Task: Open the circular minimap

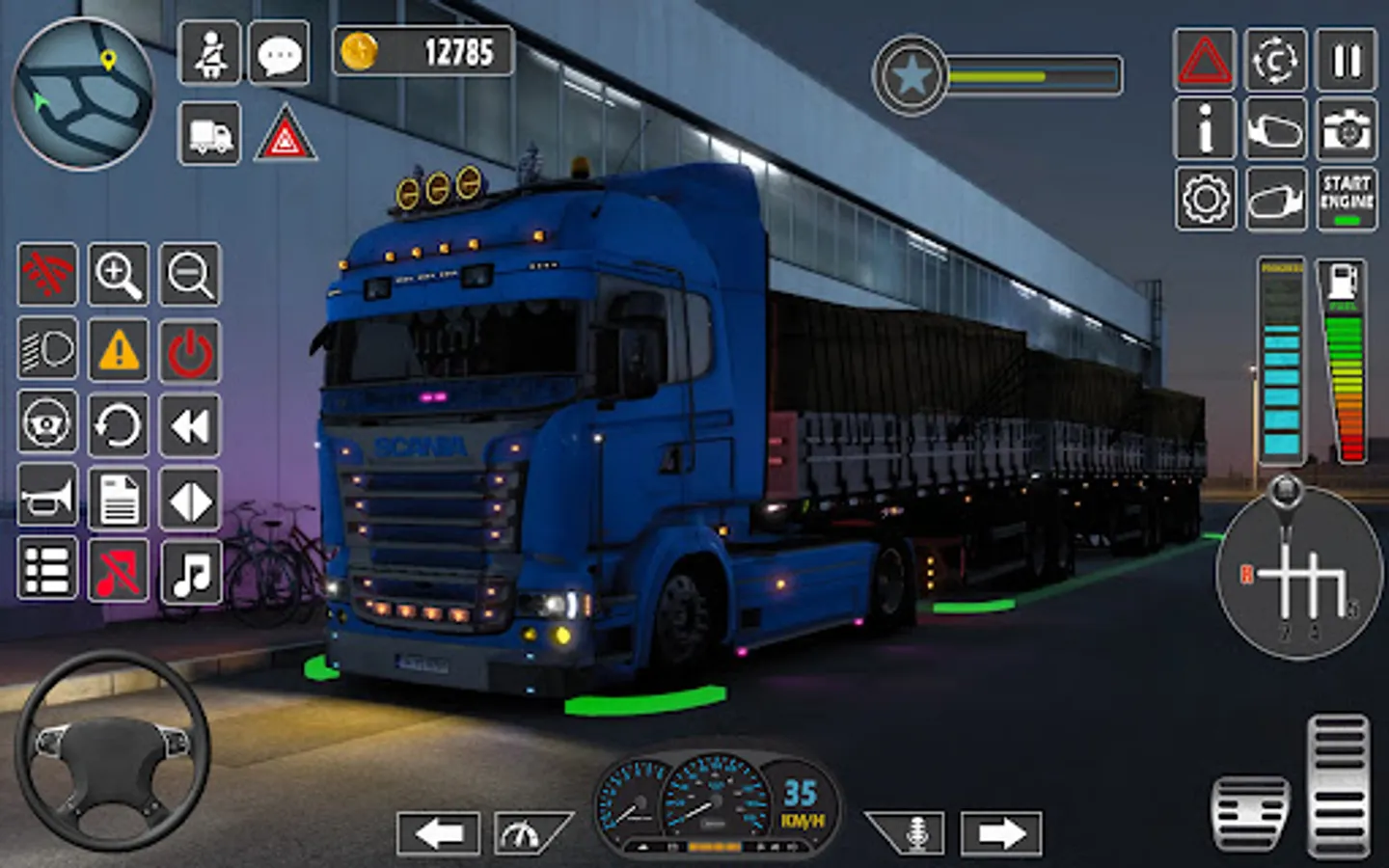Action: click(x=83, y=94)
